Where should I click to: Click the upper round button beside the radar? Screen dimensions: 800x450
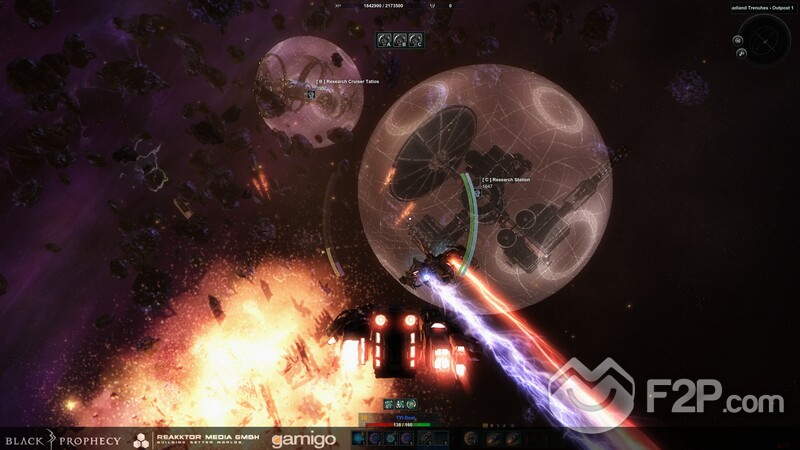(x=738, y=40)
